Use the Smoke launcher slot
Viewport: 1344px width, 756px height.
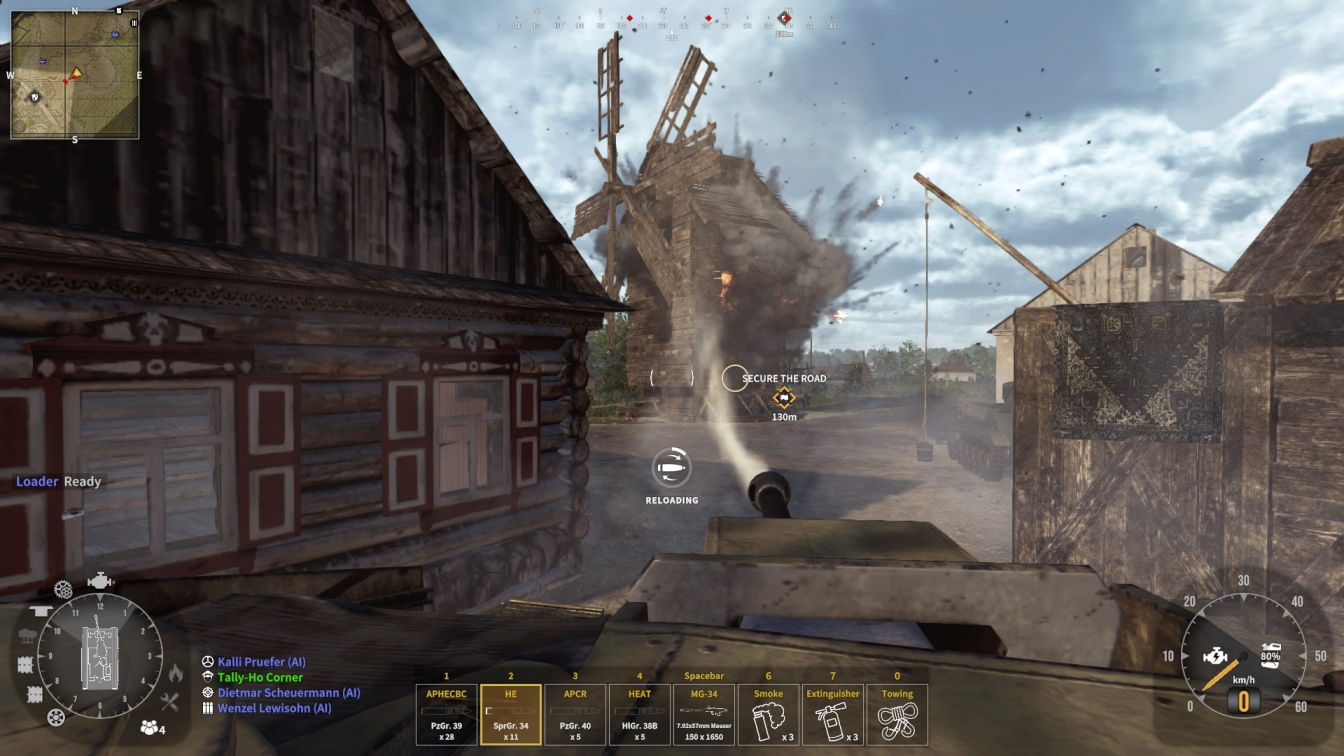click(x=768, y=714)
